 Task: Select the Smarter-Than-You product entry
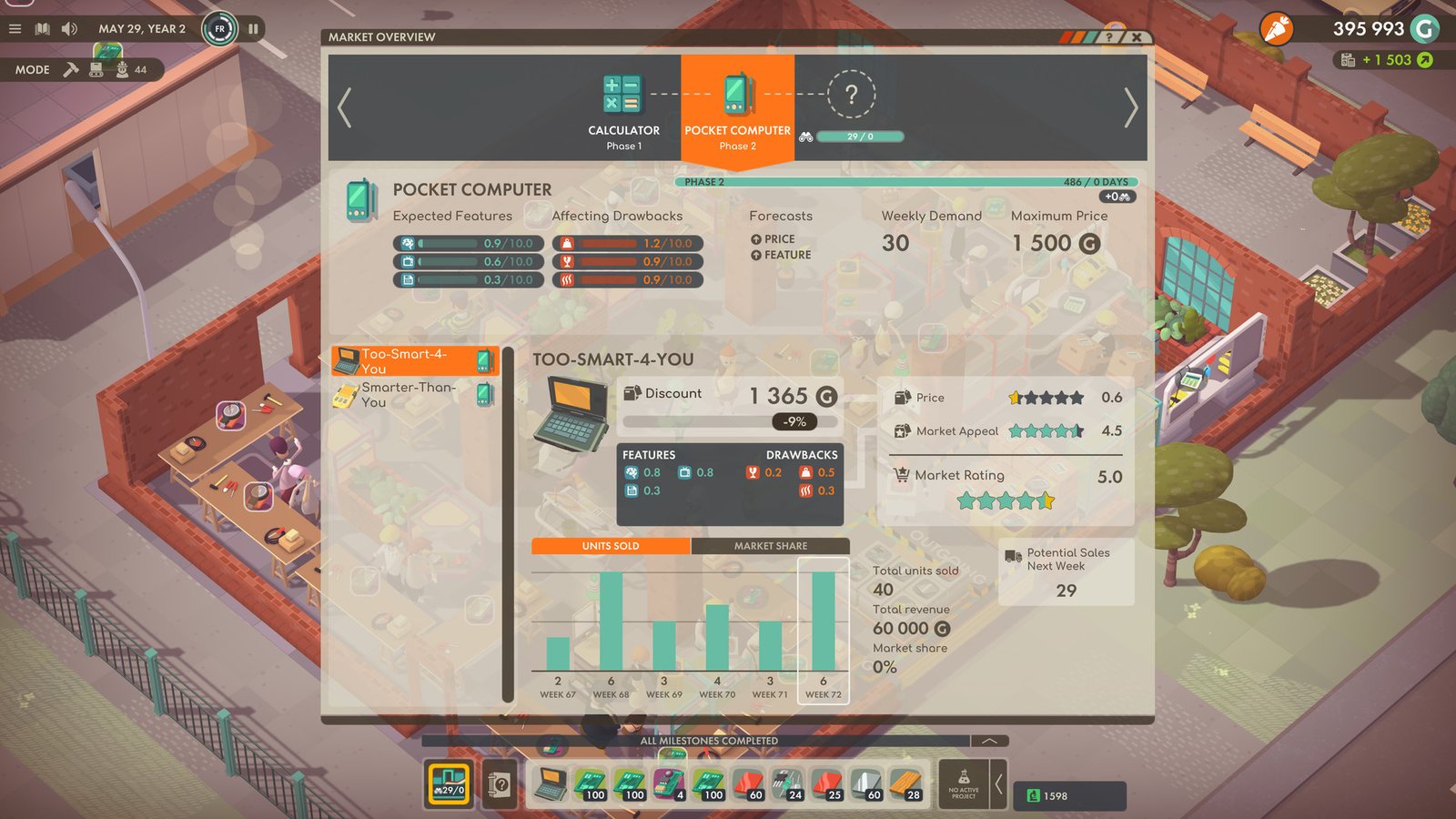click(x=414, y=395)
